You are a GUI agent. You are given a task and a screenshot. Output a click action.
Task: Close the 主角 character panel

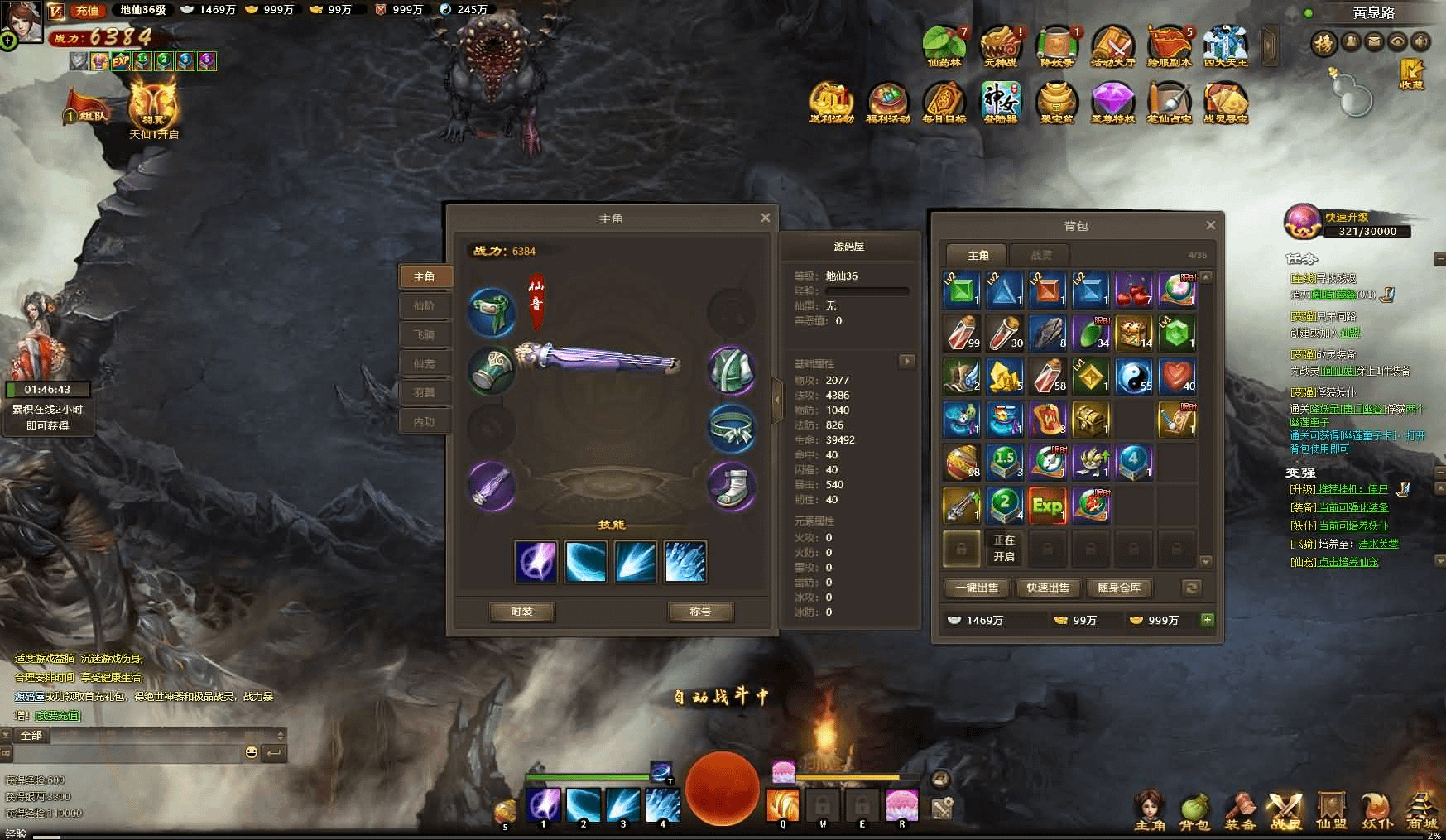click(765, 218)
